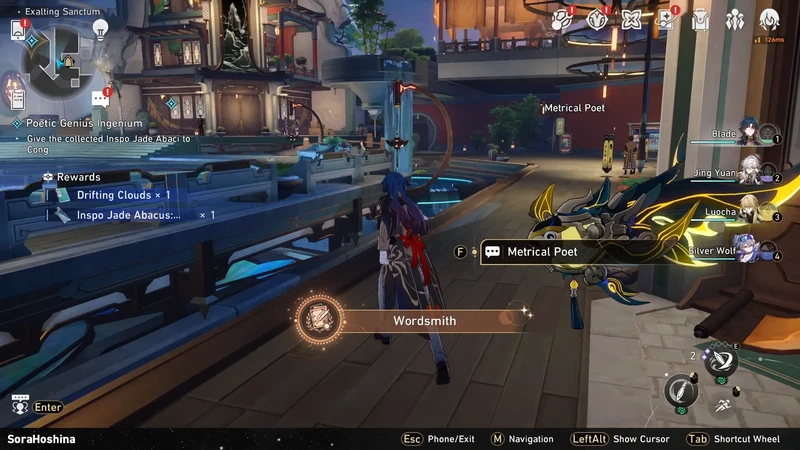Open the team setup three-figures icon
The width and height of the screenshot is (800, 450).
[735, 19]
